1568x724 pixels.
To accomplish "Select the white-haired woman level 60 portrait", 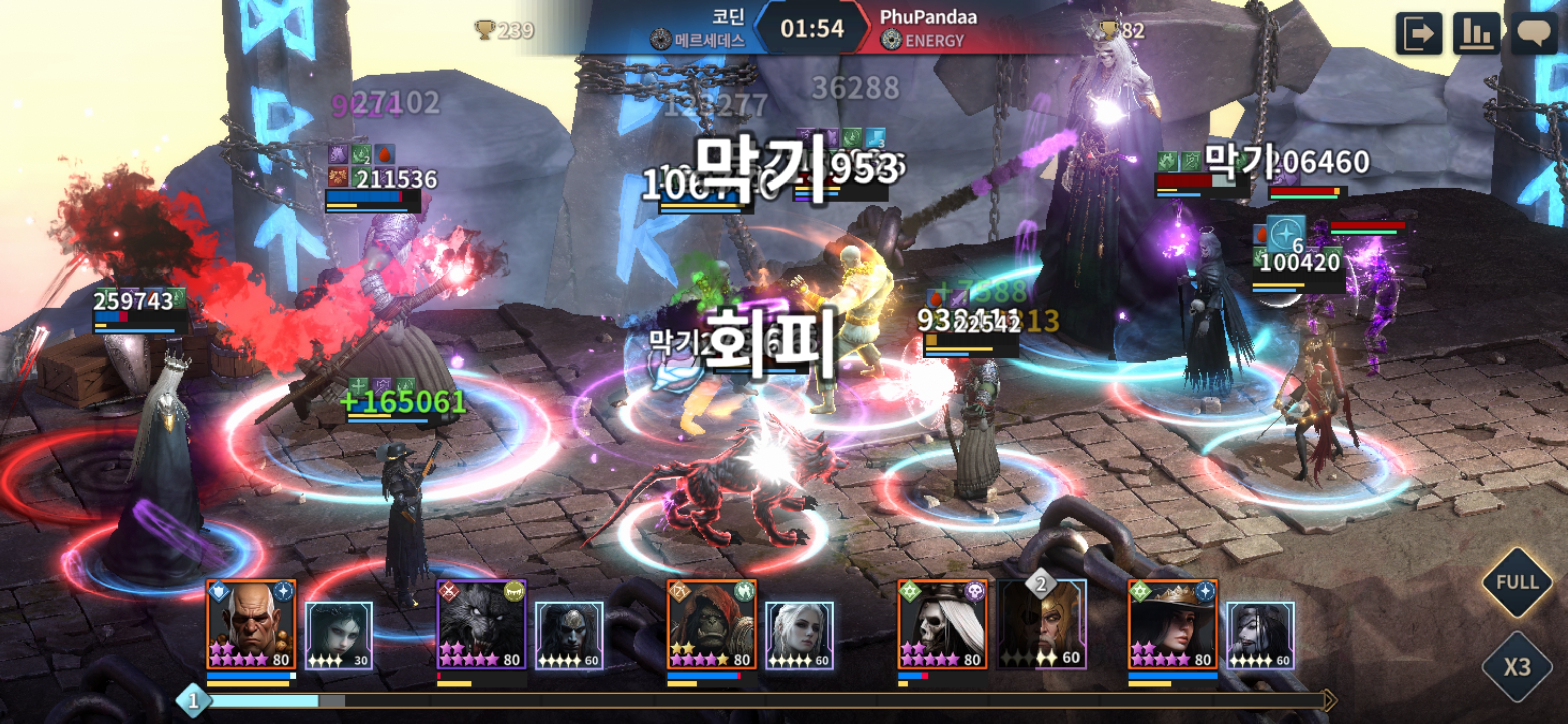I will [x=799, y=635].
